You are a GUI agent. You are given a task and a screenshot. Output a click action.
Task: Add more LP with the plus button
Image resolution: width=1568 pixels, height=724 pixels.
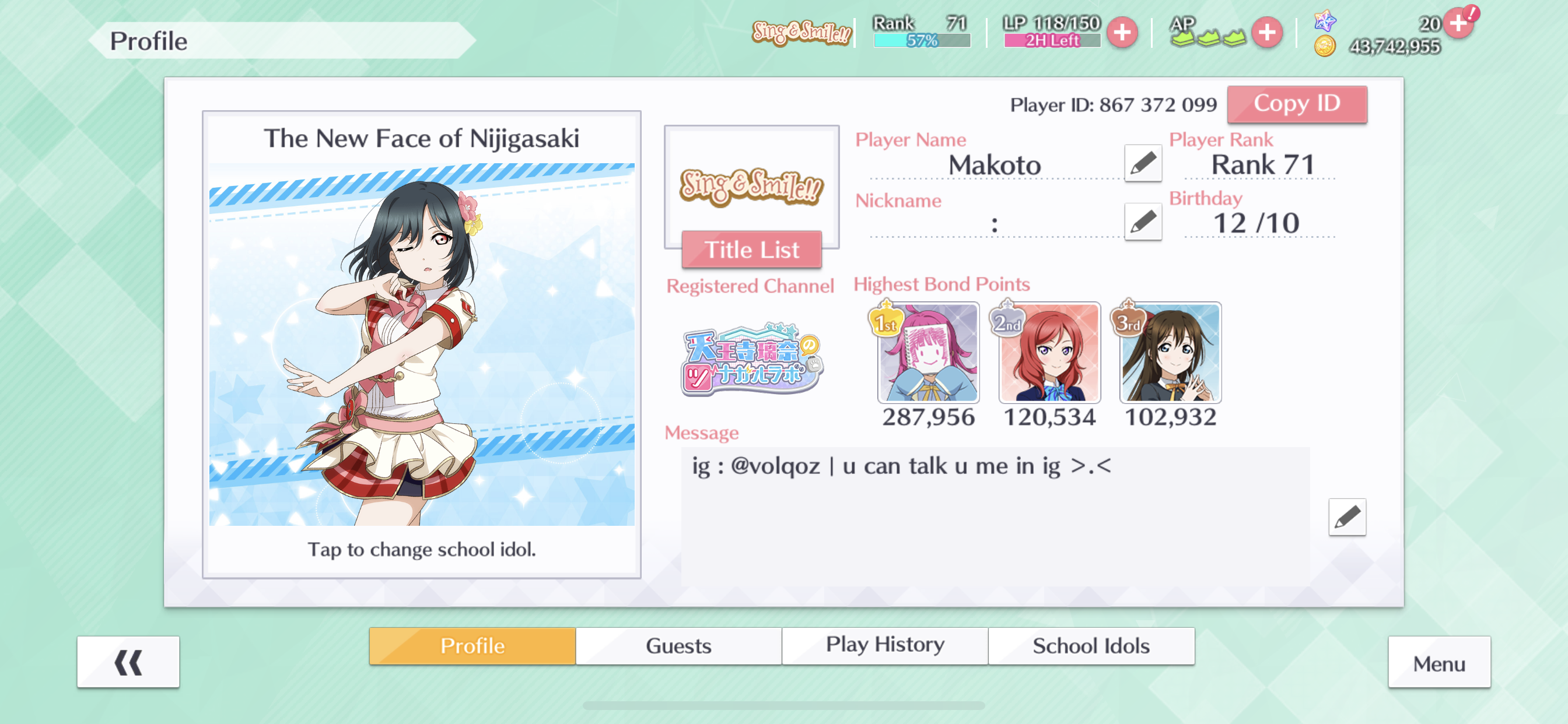pyautogui.click(x=1122, y=32)
